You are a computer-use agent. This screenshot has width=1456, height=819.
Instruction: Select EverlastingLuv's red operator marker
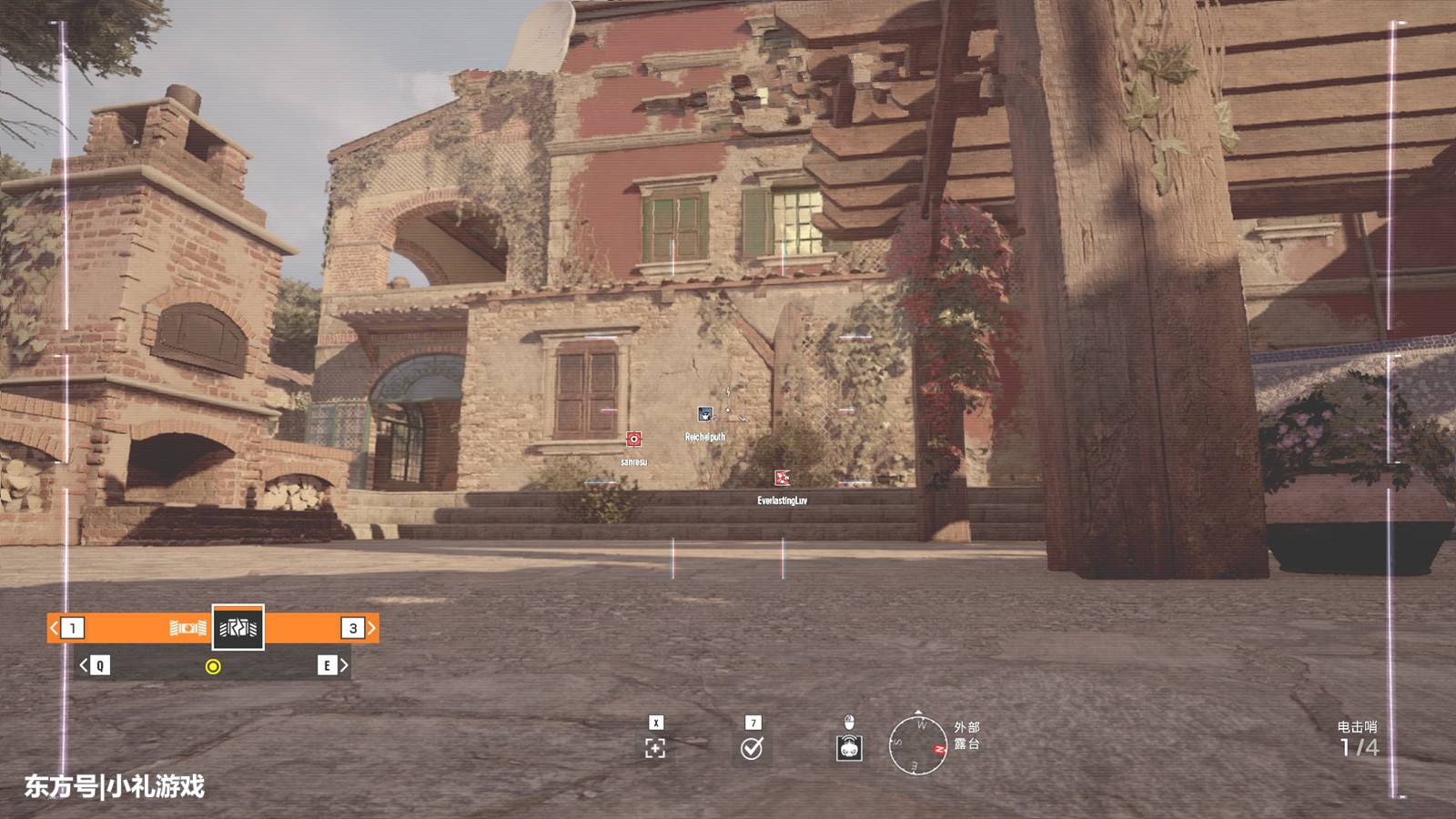pyautogui.click(x=782, y=478)
